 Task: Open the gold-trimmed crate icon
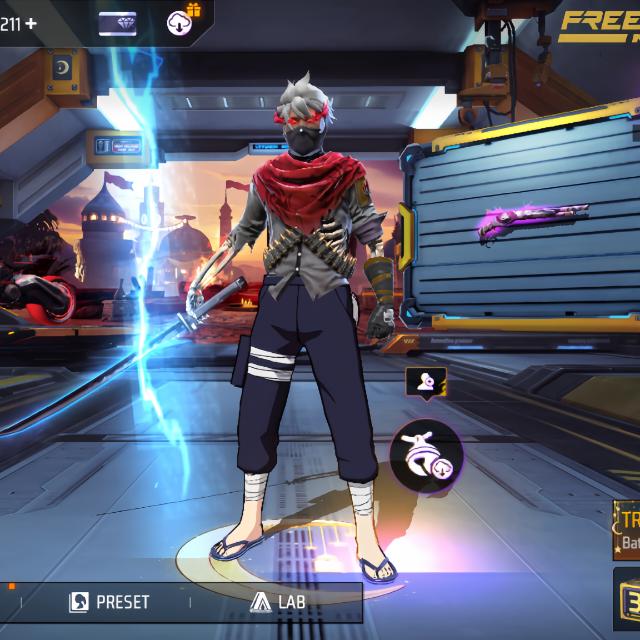[628, 598]
